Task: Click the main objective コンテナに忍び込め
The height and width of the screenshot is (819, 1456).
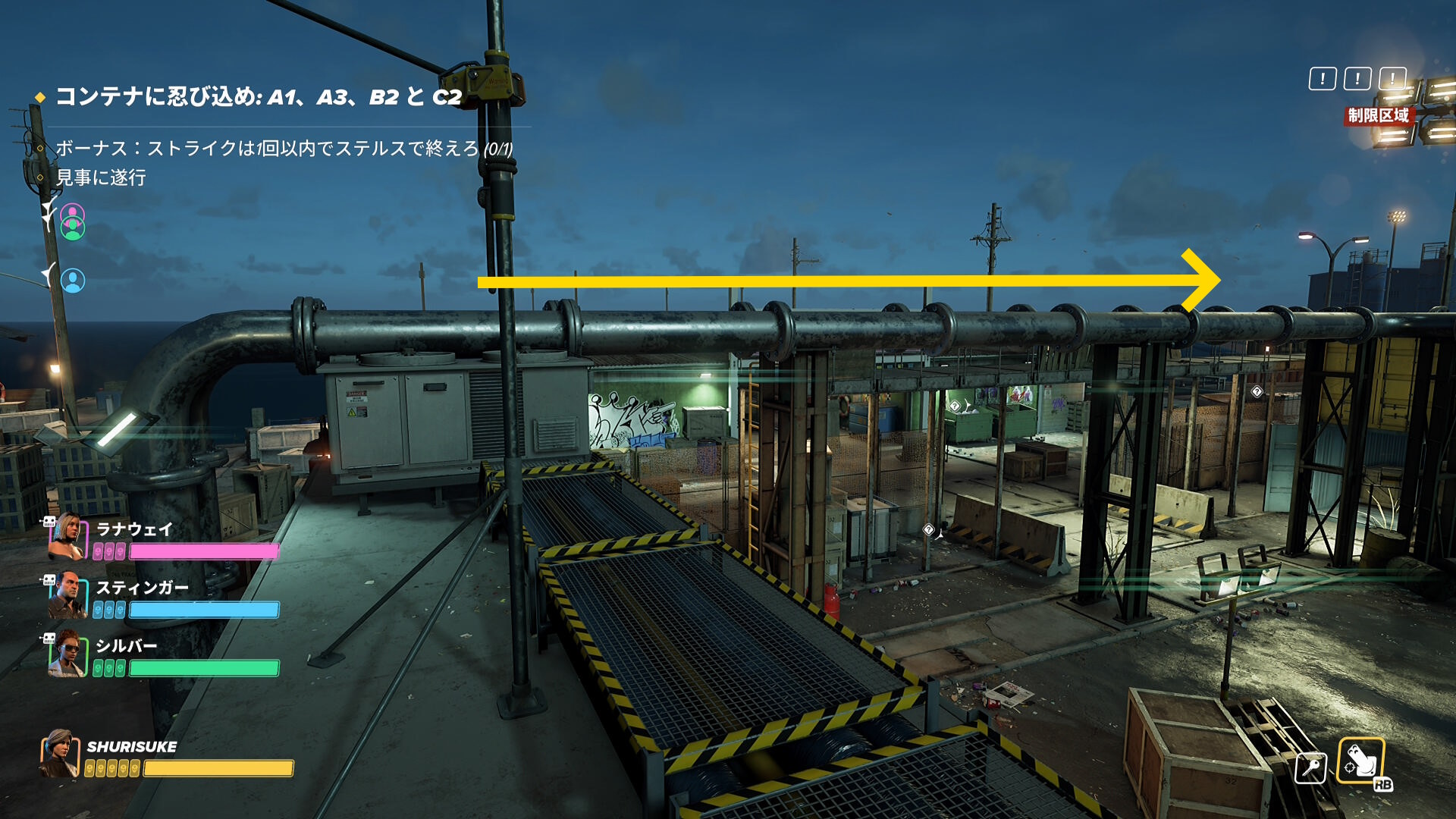Action: coord(258,97)
